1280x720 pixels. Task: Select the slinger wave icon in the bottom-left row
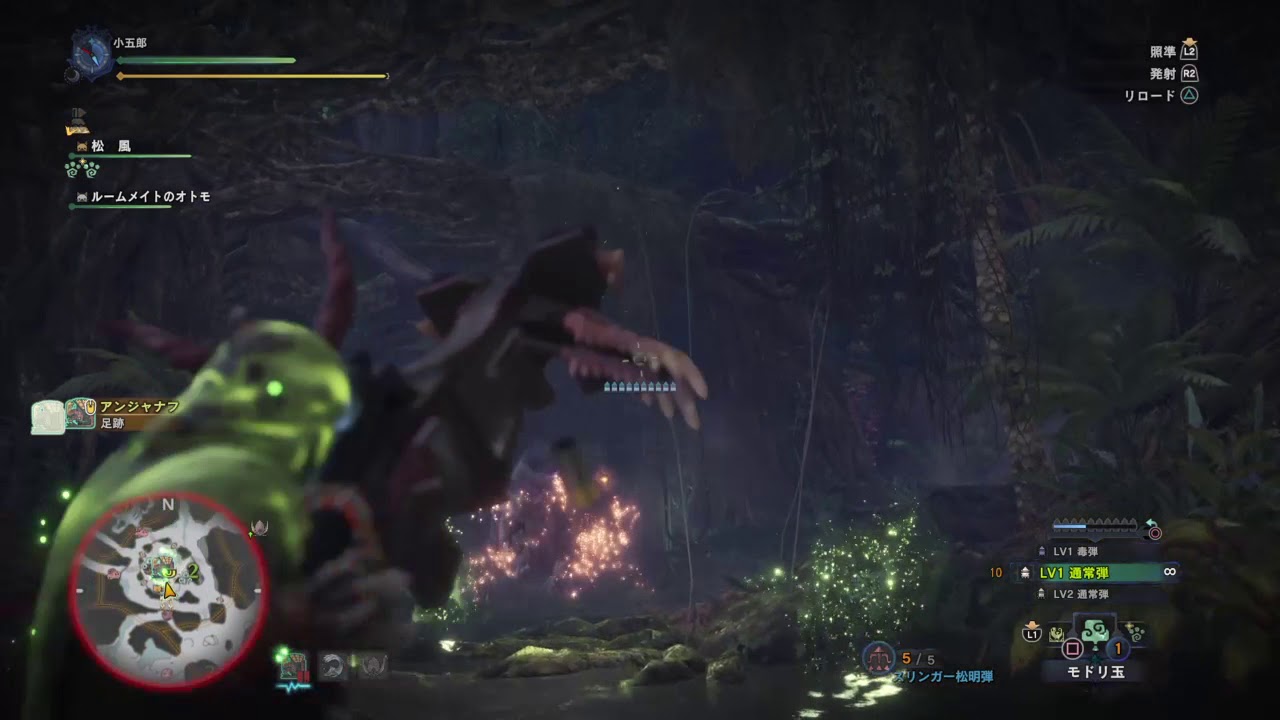[x=330, y=663]
